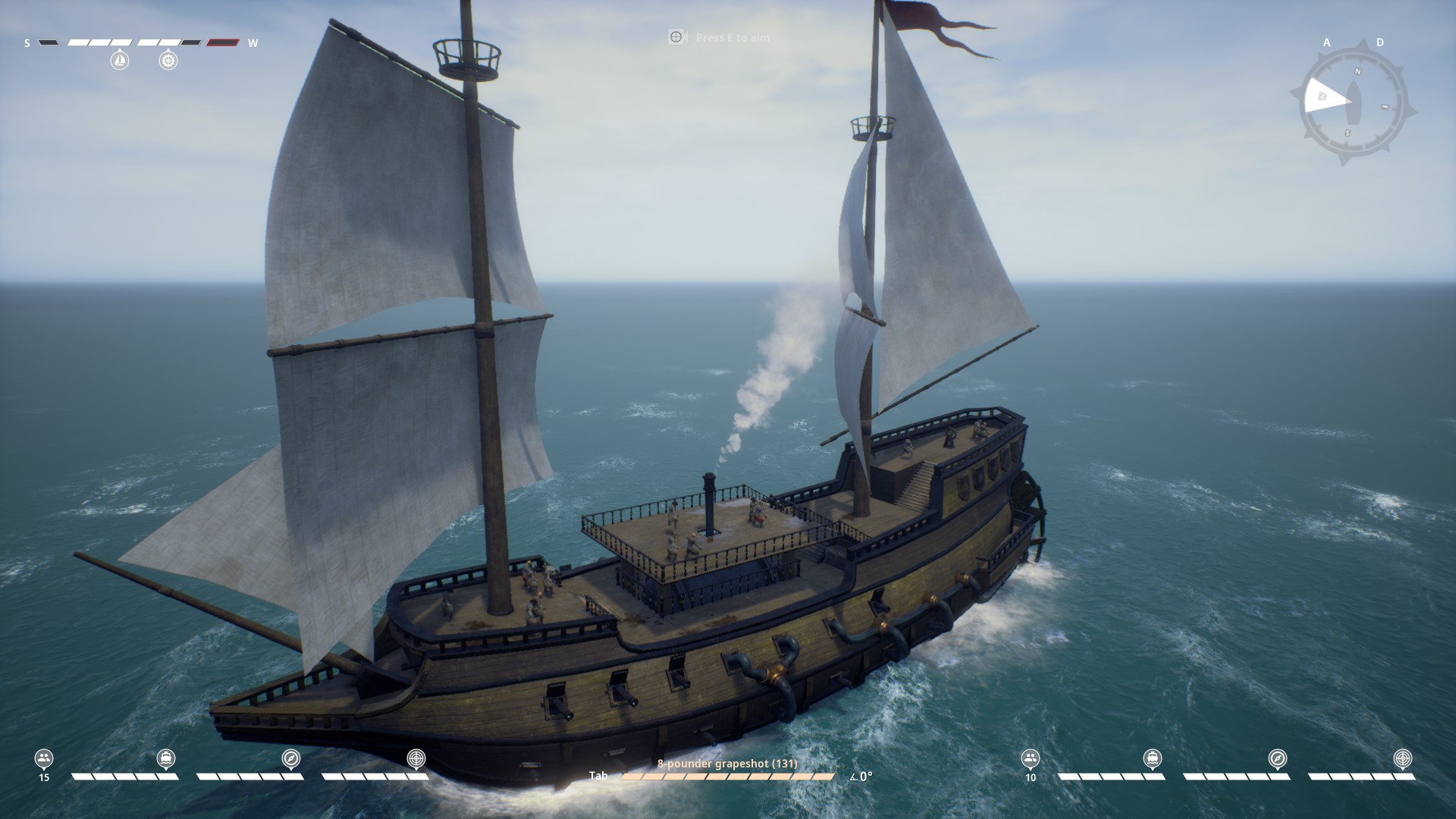Click the 8-pounder grapeshot (131) label

(x=727, y=764)
